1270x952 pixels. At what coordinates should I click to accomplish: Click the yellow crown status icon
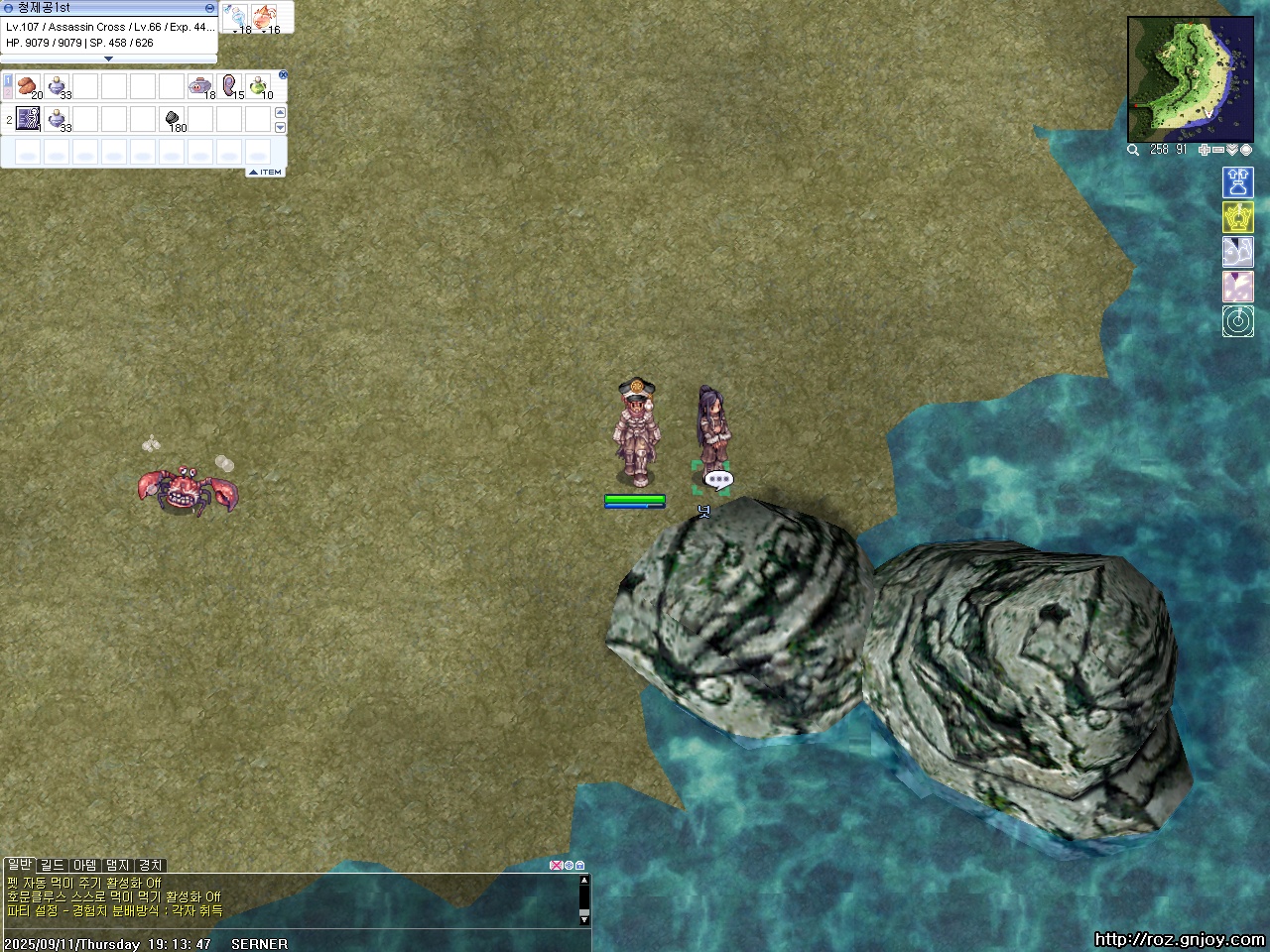(1237, 217)
